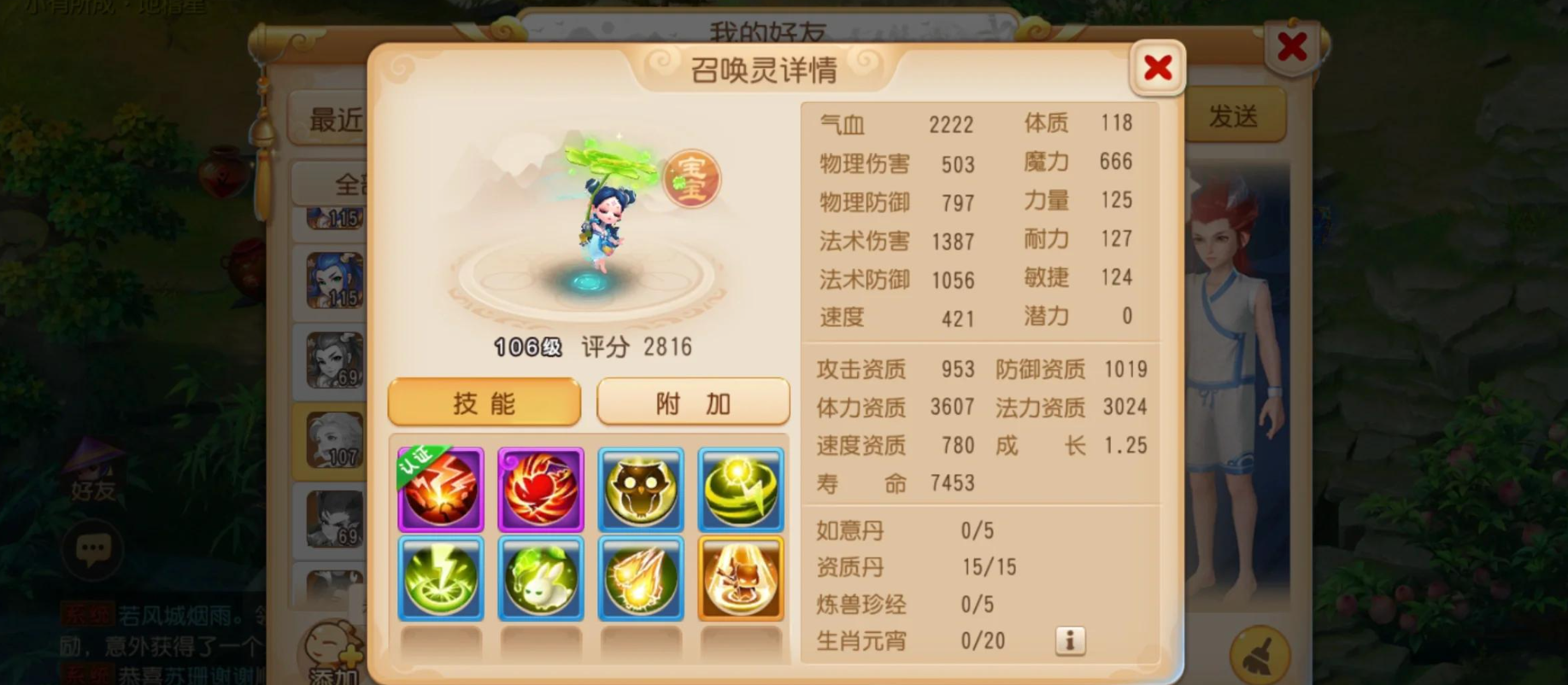The height and width of the screenshot is (685, 1568).
Task: Select the certified lightning attack skill
Action: tap(440, 489)
